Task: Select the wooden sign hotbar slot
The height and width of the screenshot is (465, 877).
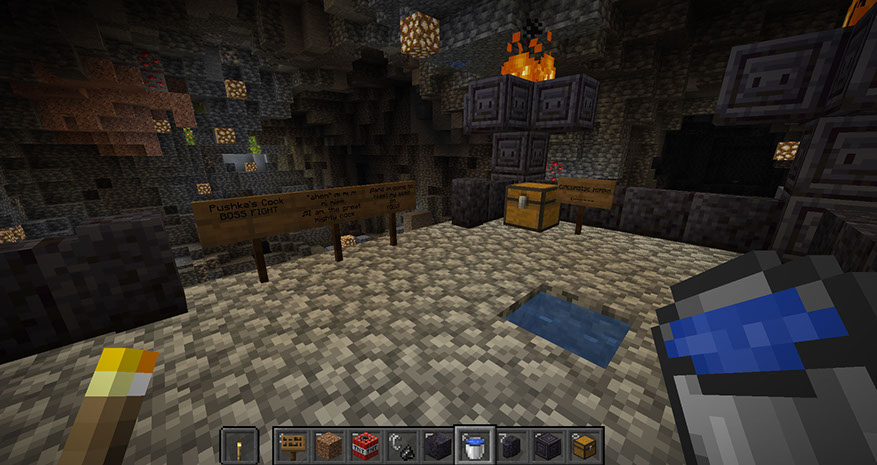Action: pos(291,444)
